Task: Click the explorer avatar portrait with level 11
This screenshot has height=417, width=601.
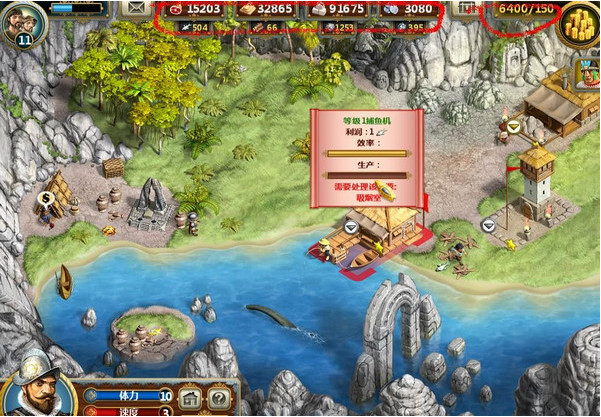Action: [24, 21]
